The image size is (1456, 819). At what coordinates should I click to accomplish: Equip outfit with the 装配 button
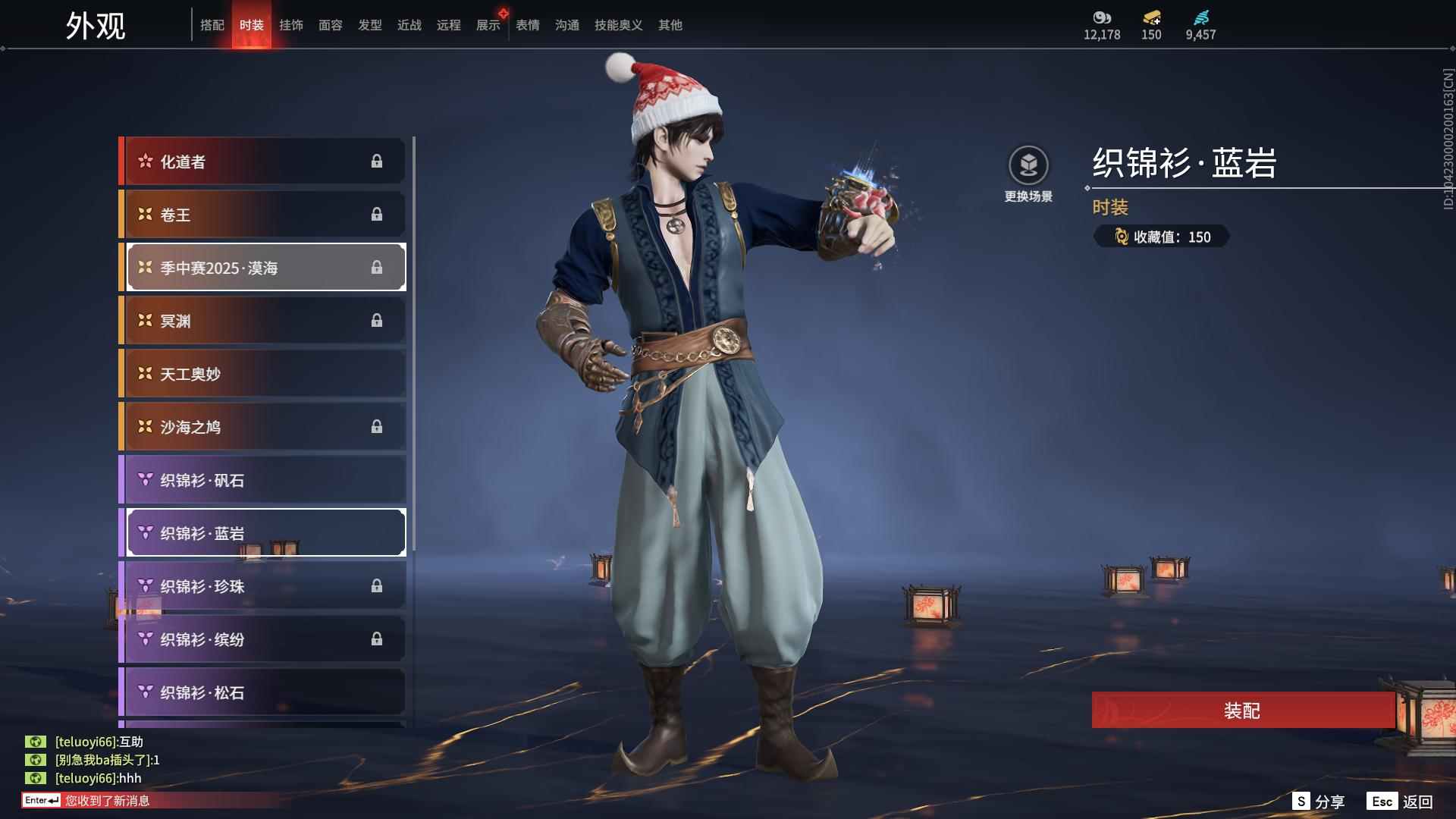pos(1242,711)
